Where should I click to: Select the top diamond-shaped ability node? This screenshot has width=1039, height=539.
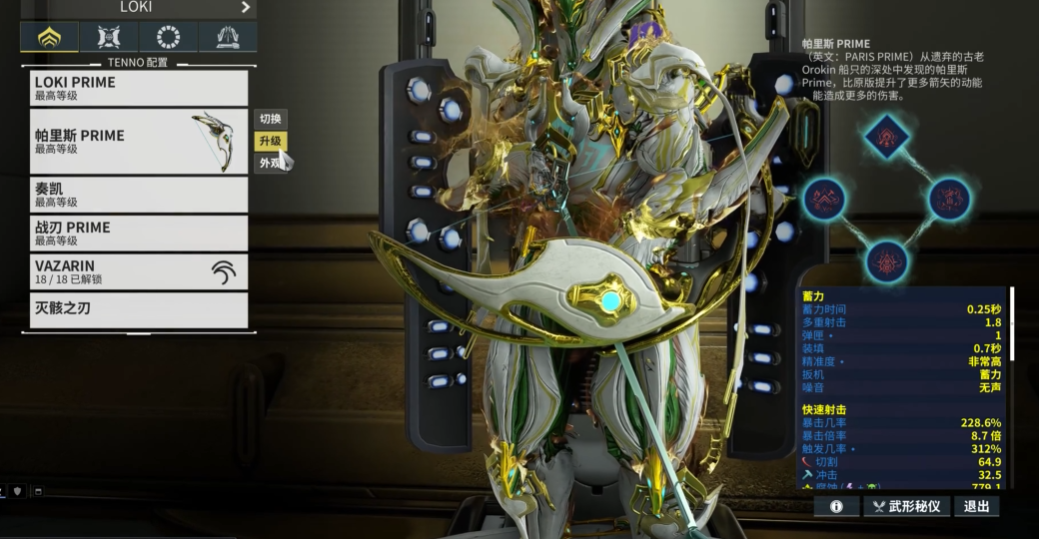(886, 135)
